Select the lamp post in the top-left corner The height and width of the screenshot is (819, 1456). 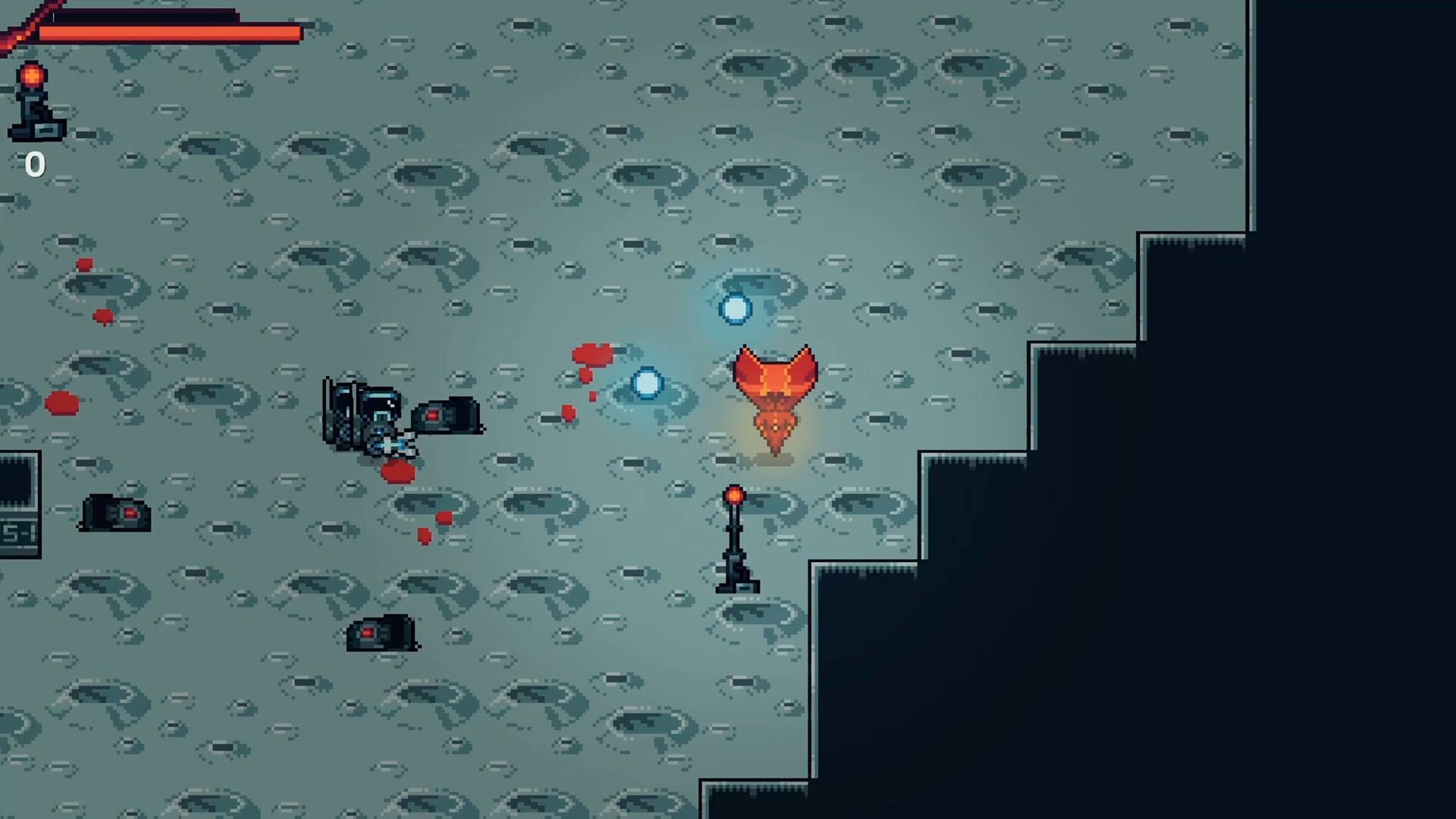coord(32,102)
